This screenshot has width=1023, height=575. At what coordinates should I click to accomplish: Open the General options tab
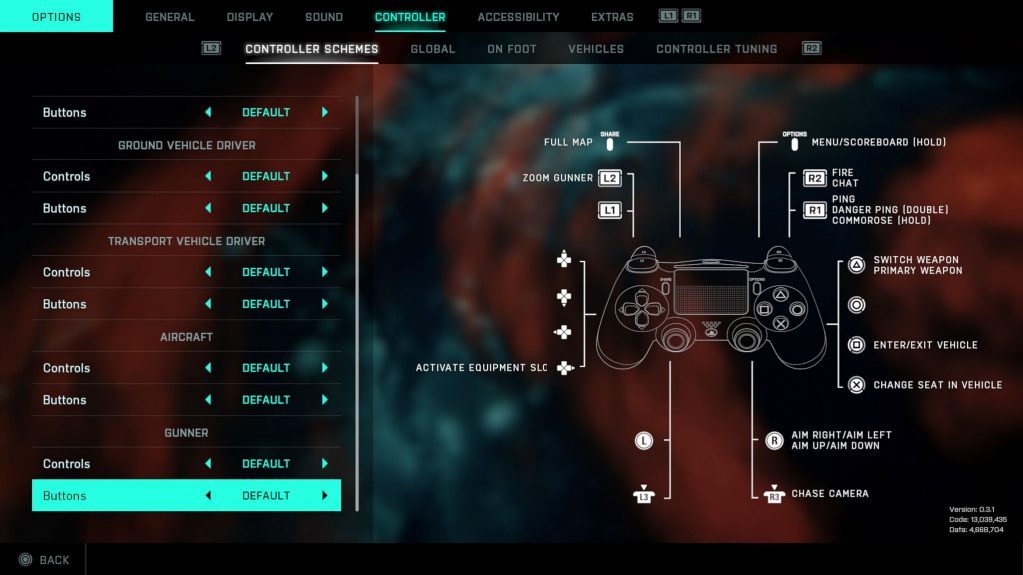[x=170, y=17]
